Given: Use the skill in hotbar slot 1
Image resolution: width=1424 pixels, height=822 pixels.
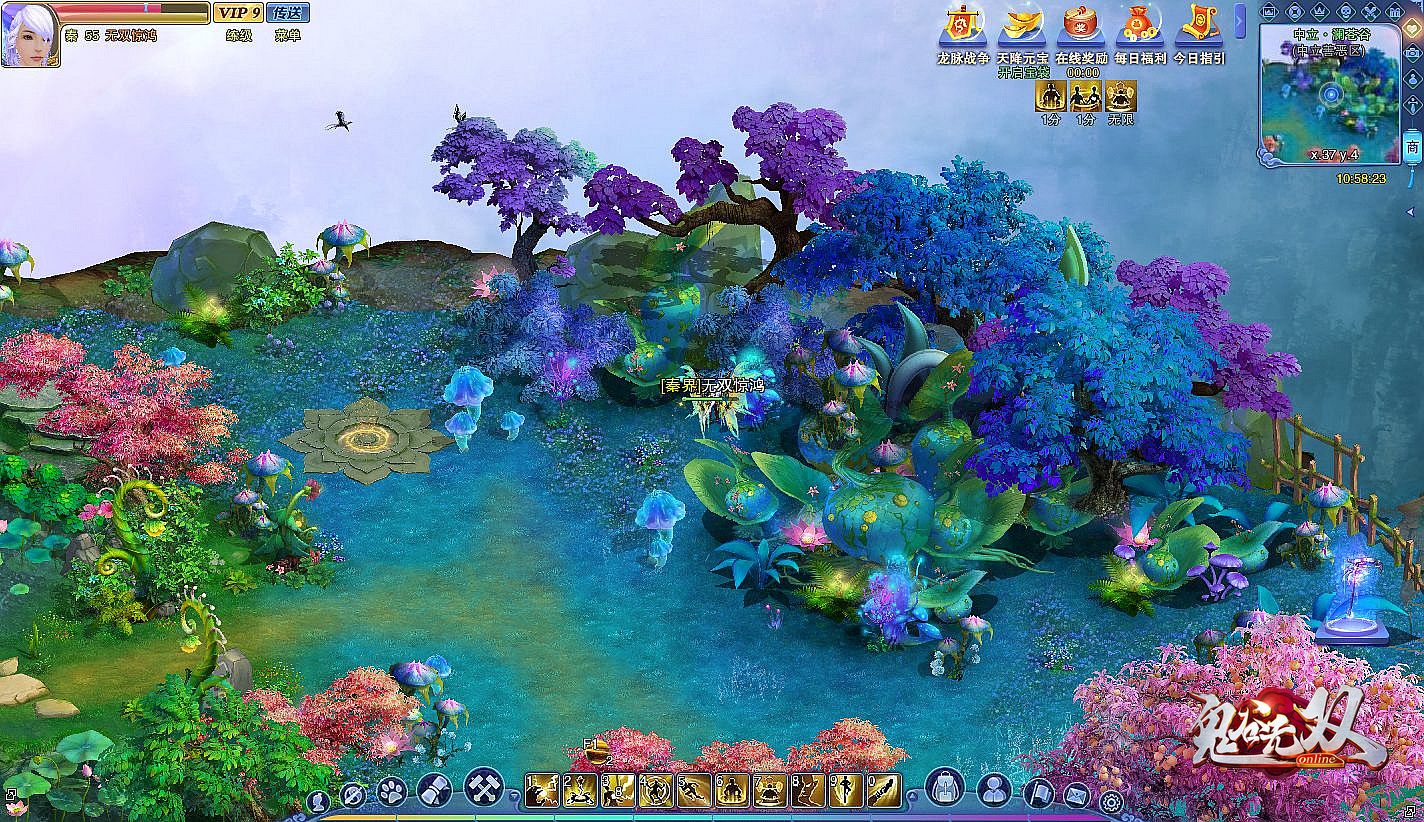Looking at the screenshot, I should [x=541, y=790].
